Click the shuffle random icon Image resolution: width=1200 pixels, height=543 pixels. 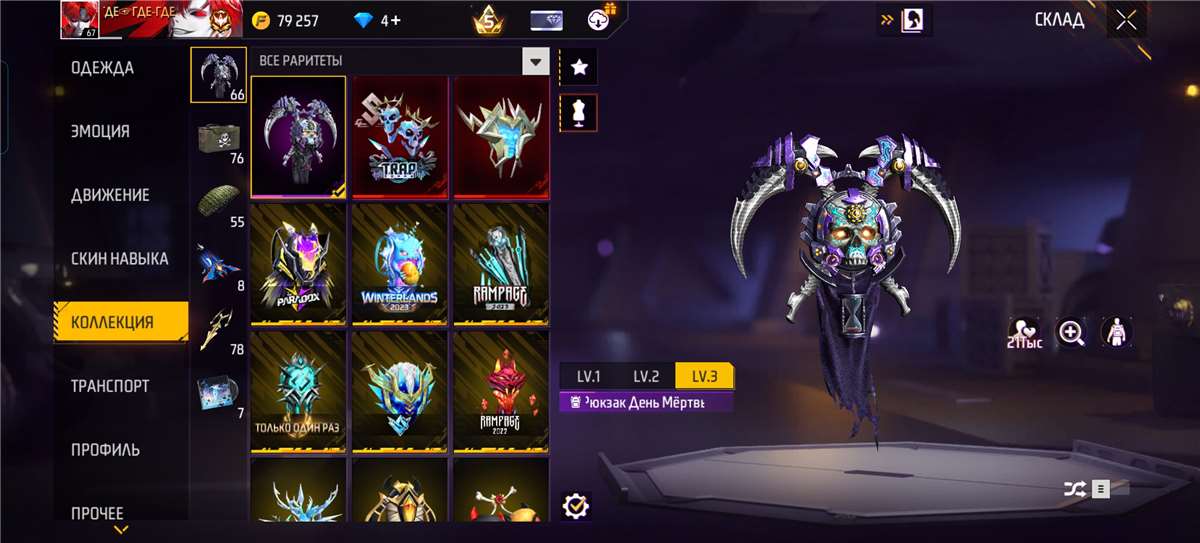tap(1072, 489)
